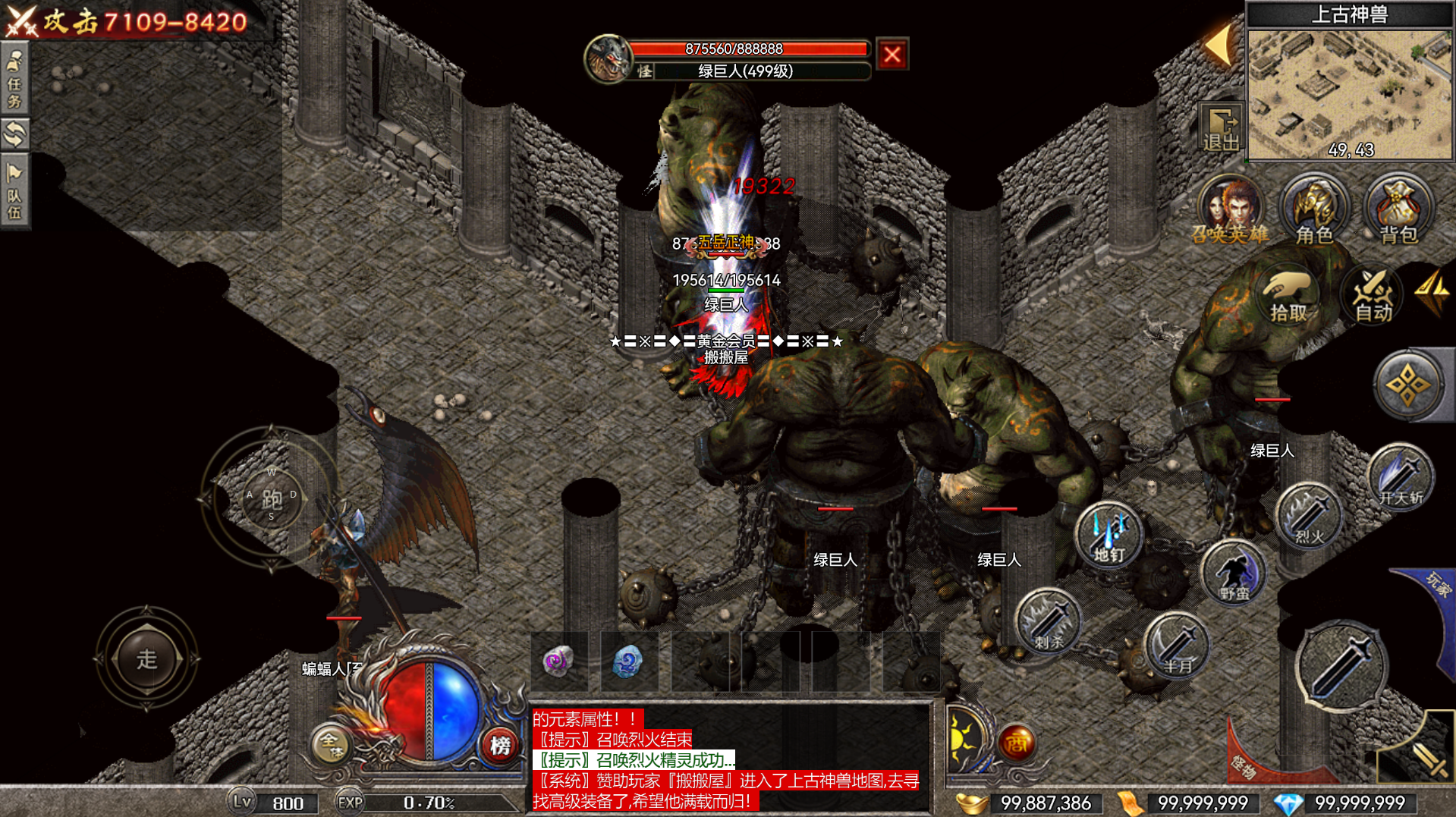Open the 背包 backpack

coord(1398,210)
